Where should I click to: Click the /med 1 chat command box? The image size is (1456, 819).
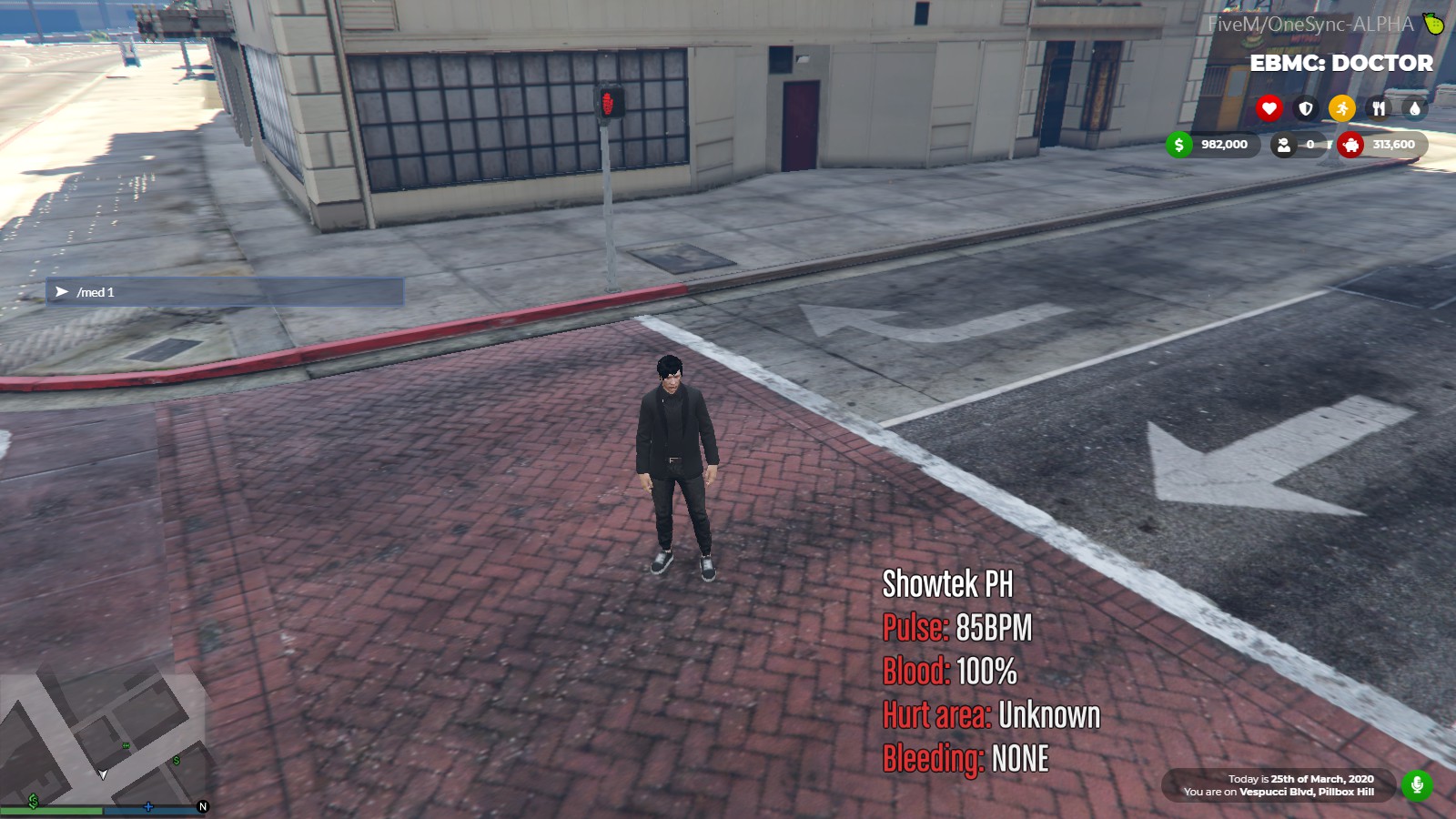click(225, 292)
